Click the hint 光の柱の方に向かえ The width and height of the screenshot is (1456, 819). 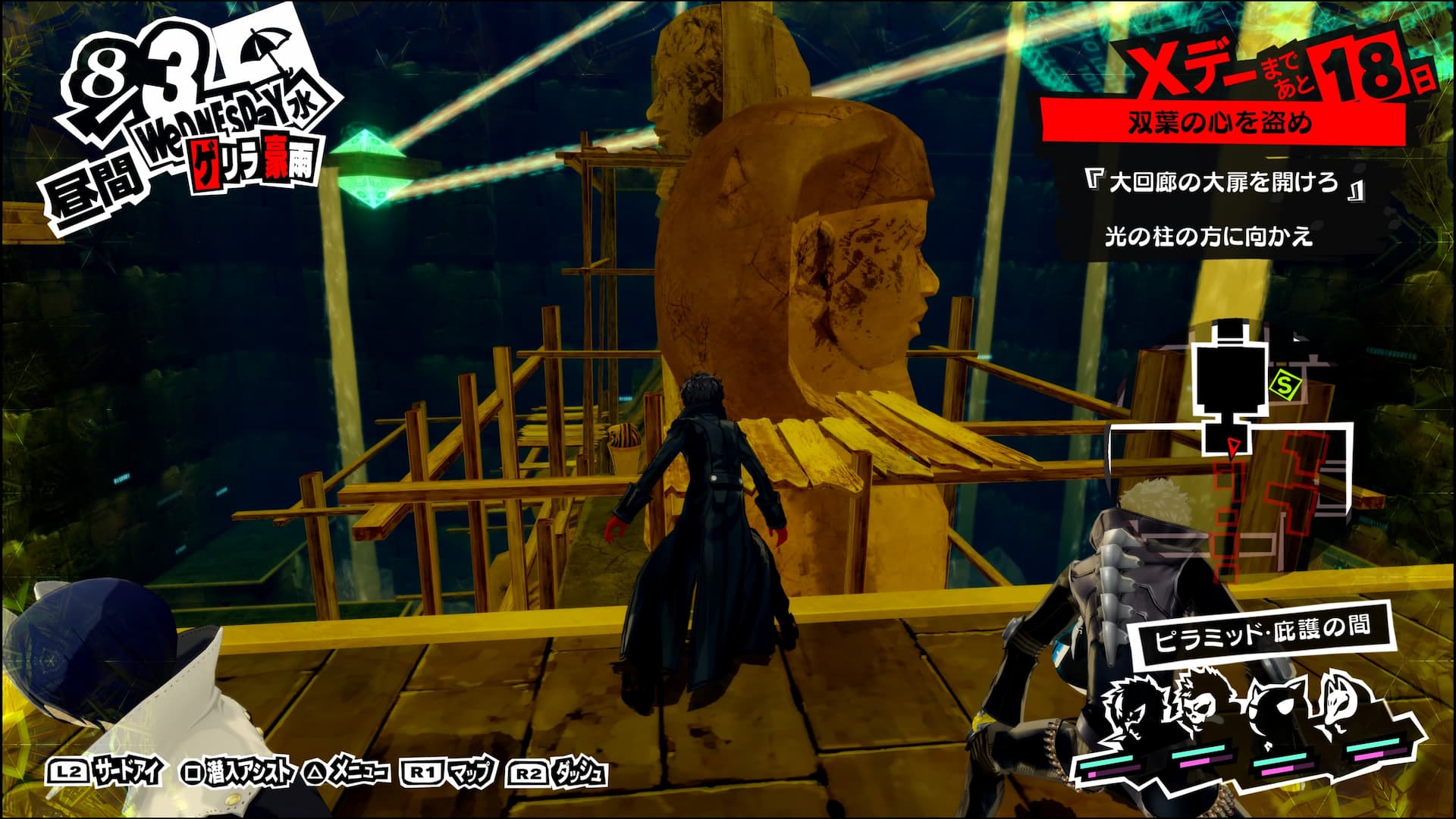1208,237
